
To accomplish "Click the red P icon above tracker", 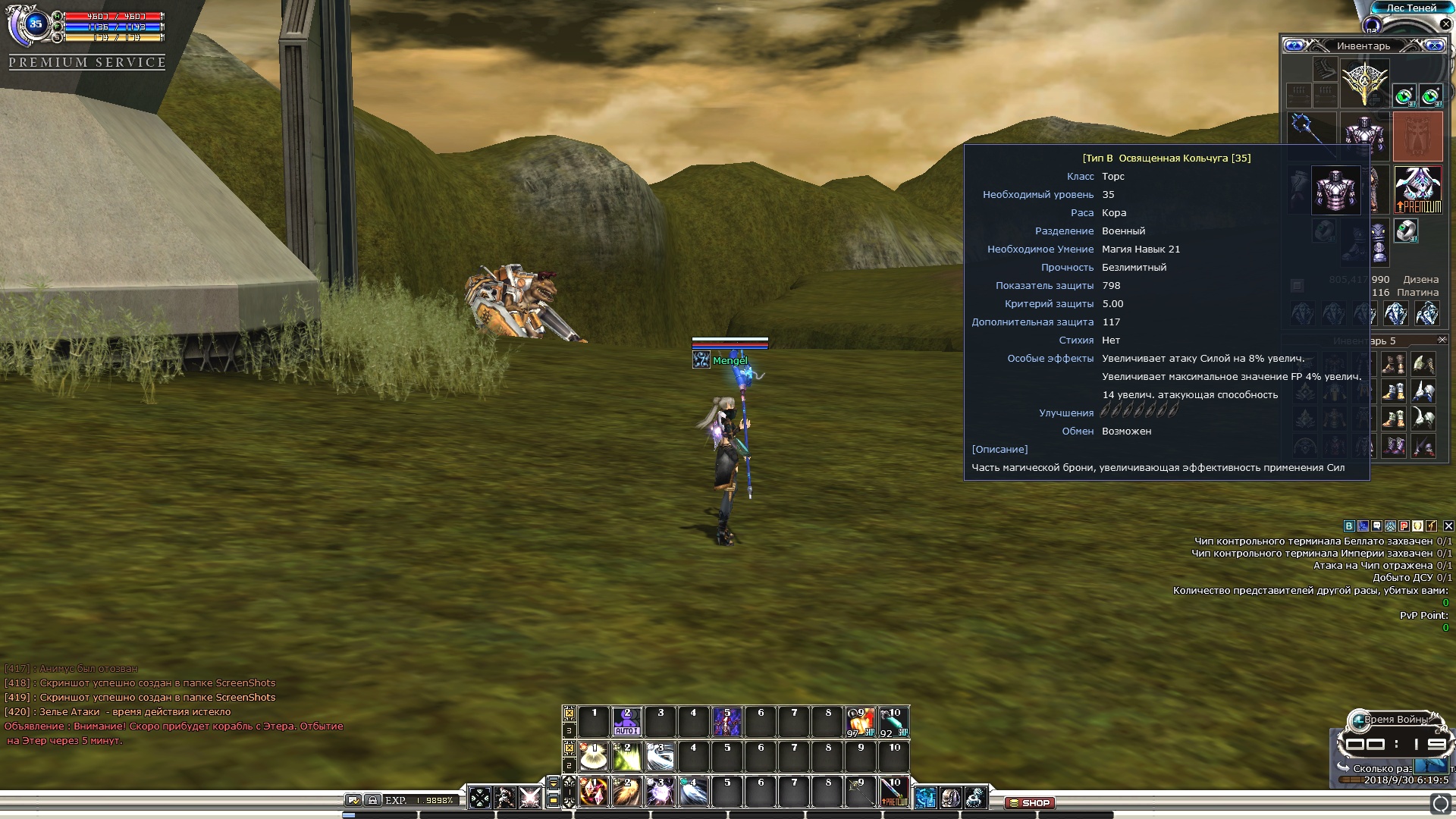I will [1404, 526].
